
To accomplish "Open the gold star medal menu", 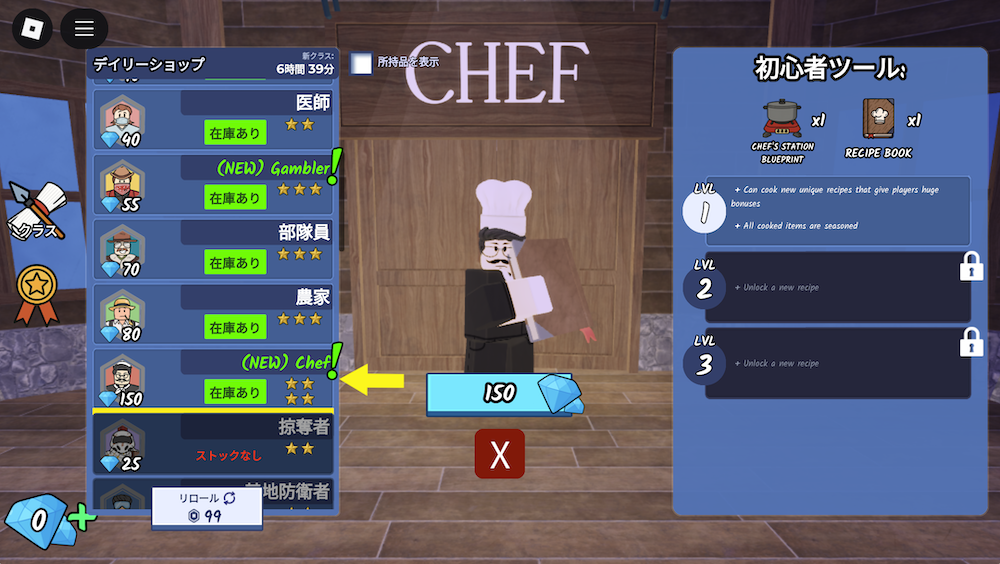I will [35, 291].
